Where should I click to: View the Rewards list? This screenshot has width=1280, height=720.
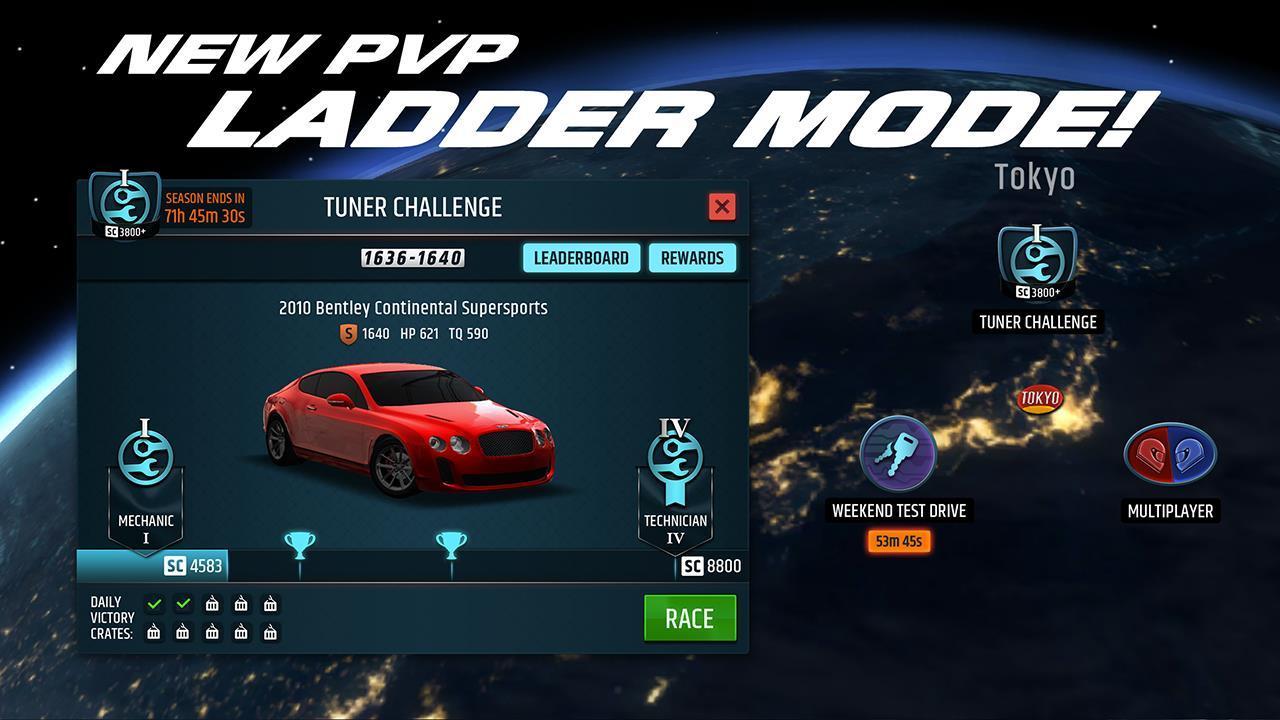(692, 257)
